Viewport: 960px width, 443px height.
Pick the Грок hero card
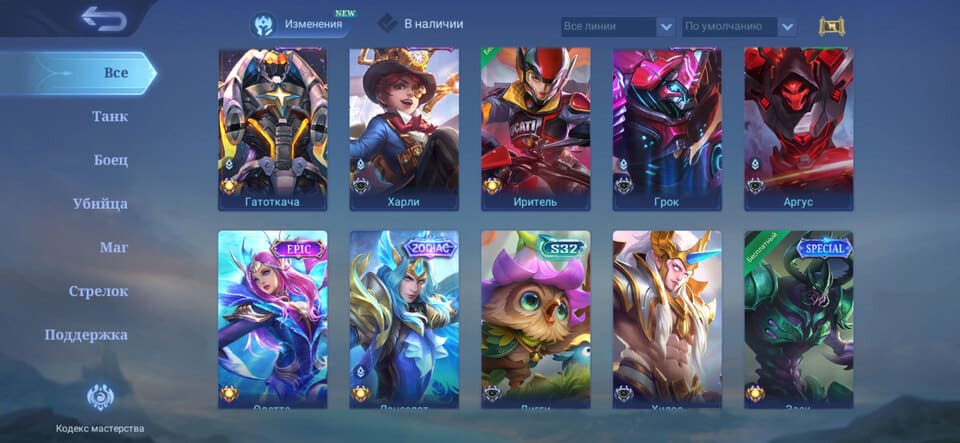point(667,128)
